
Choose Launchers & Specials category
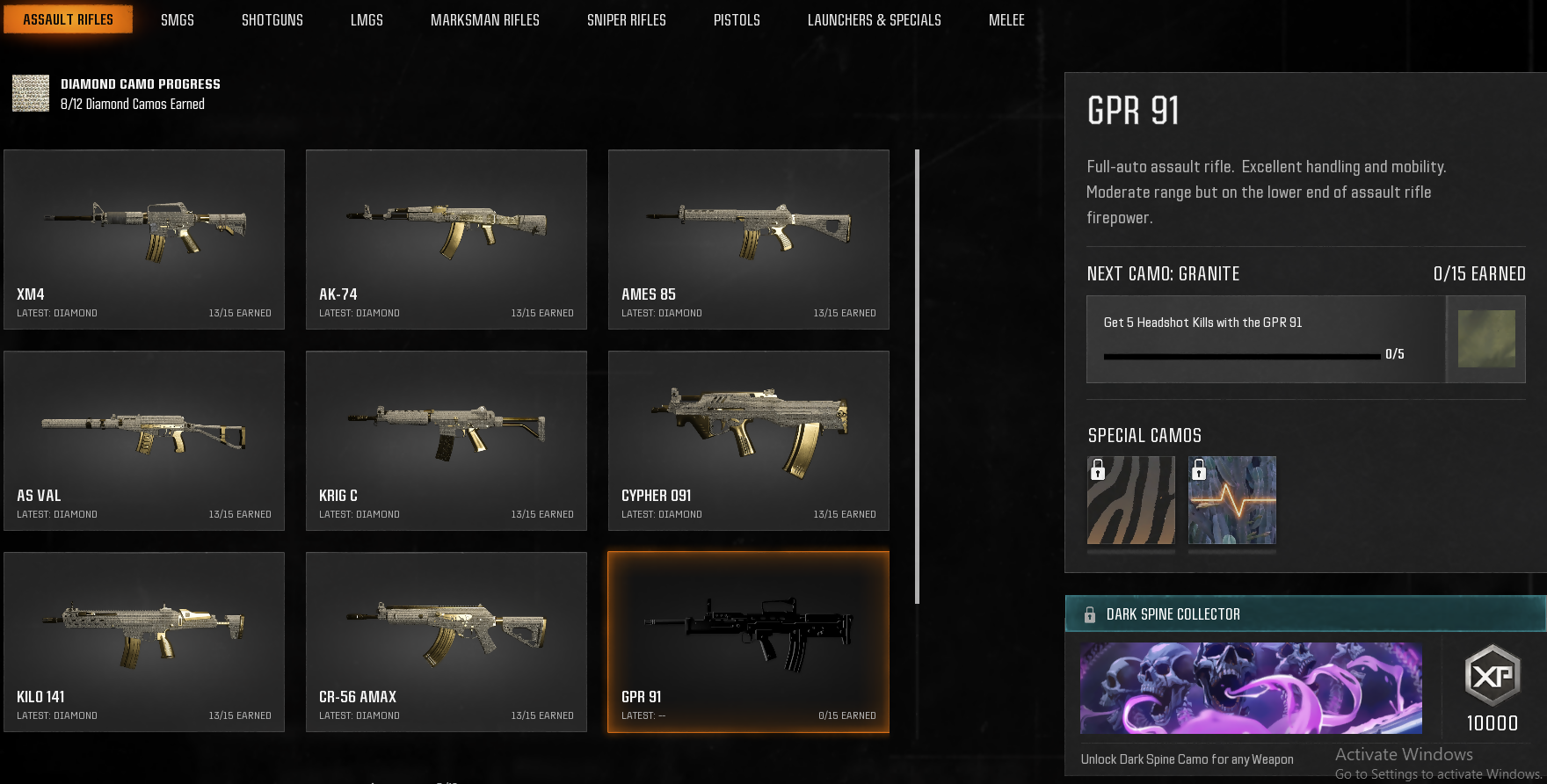[x=874, y=19]
